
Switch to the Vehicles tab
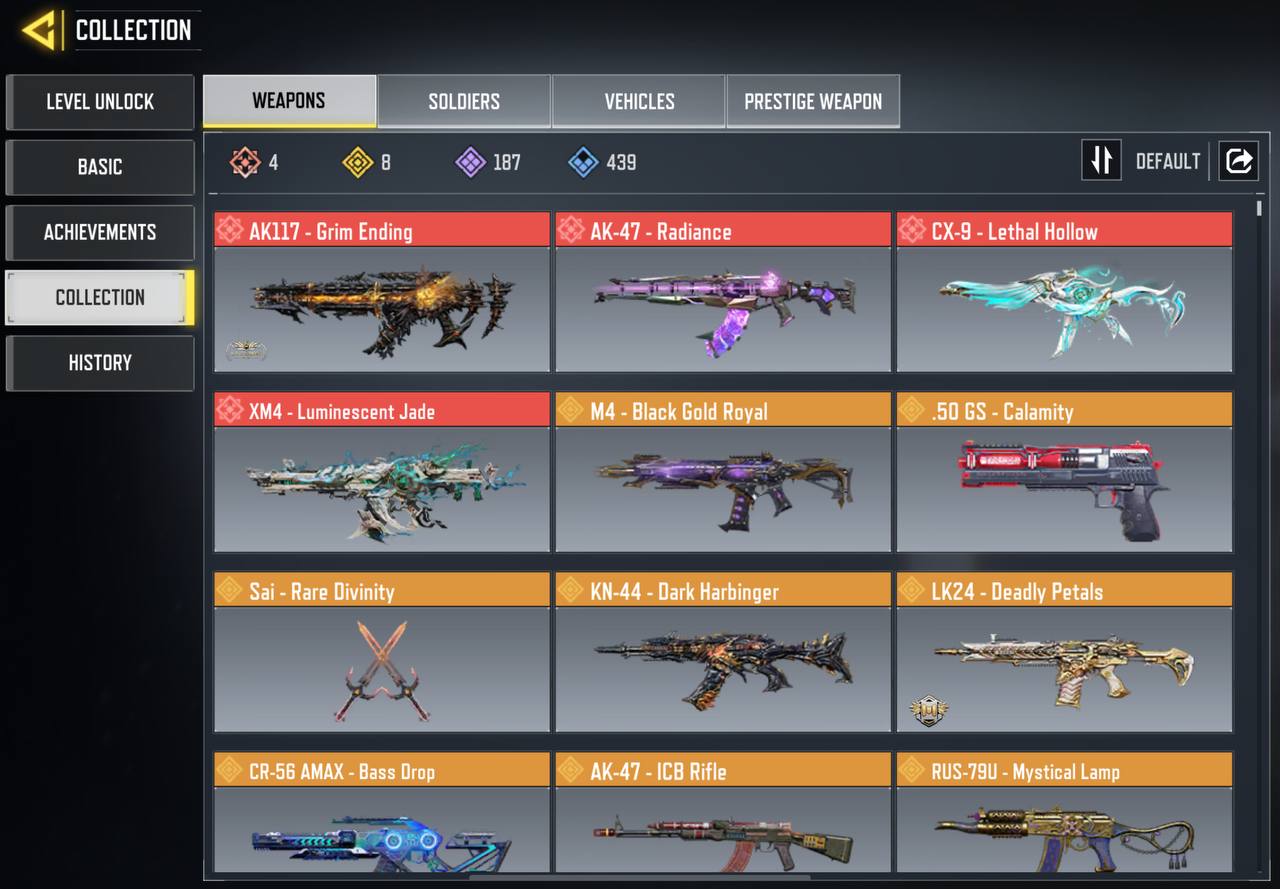(639, 101)
